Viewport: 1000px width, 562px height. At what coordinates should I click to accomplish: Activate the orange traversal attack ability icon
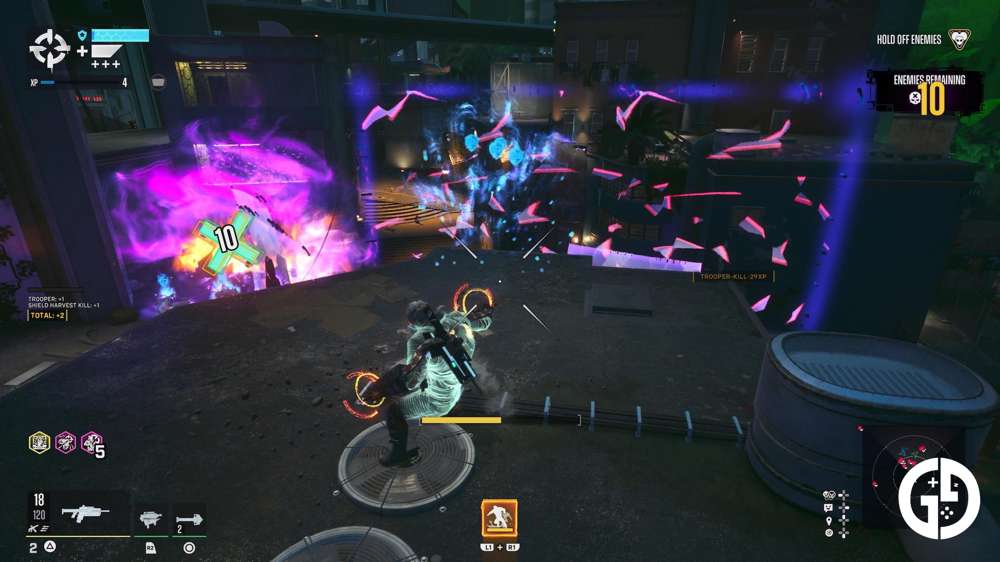pyautogui.click(x=499, y=518)
